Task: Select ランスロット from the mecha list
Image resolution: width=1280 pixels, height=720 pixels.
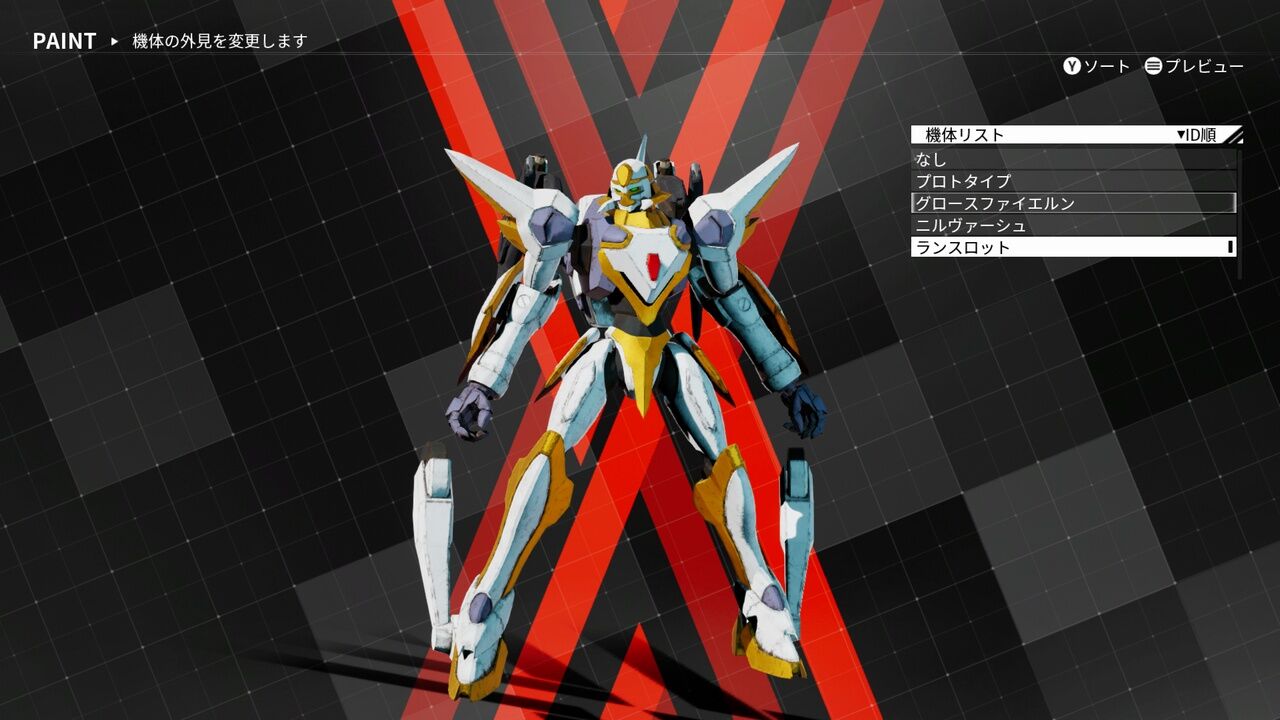Action: (1060, 247)
